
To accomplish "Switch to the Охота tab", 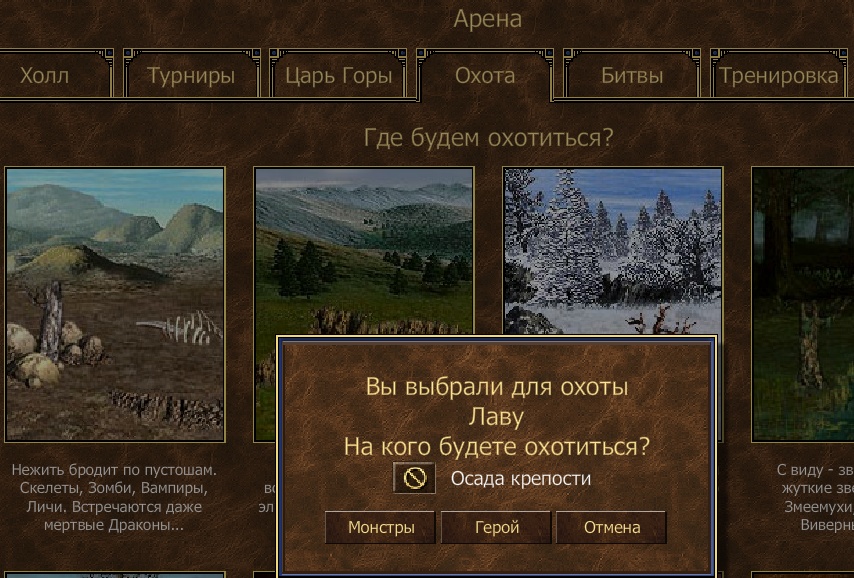I will [485, 76].
